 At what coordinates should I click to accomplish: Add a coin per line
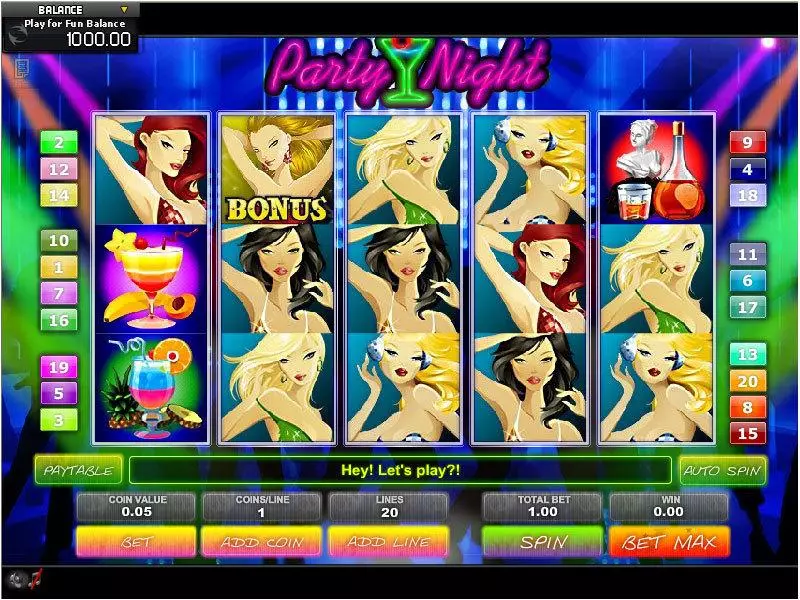[x=262, y=542]
